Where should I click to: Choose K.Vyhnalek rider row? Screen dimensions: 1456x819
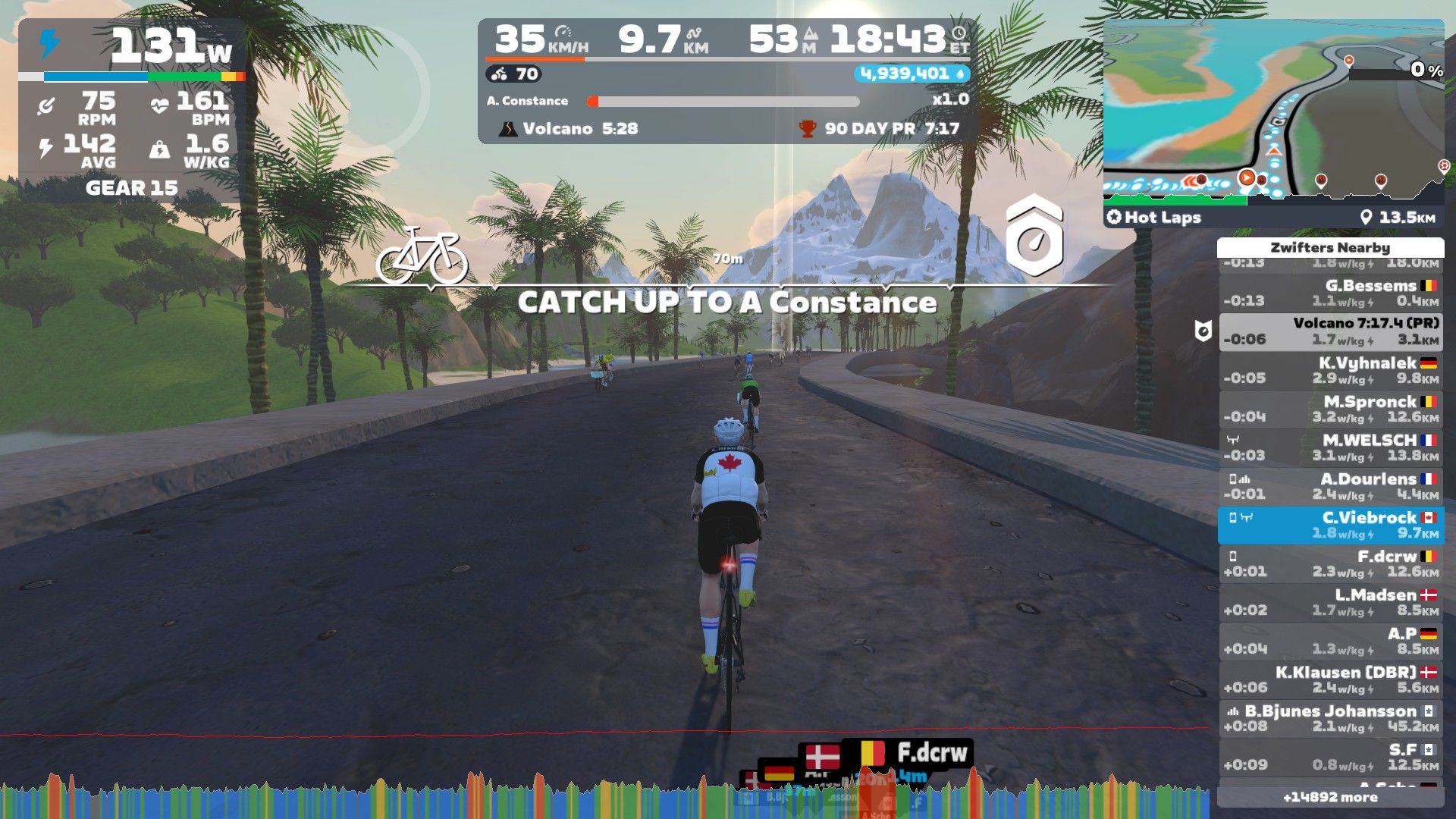1331,370
